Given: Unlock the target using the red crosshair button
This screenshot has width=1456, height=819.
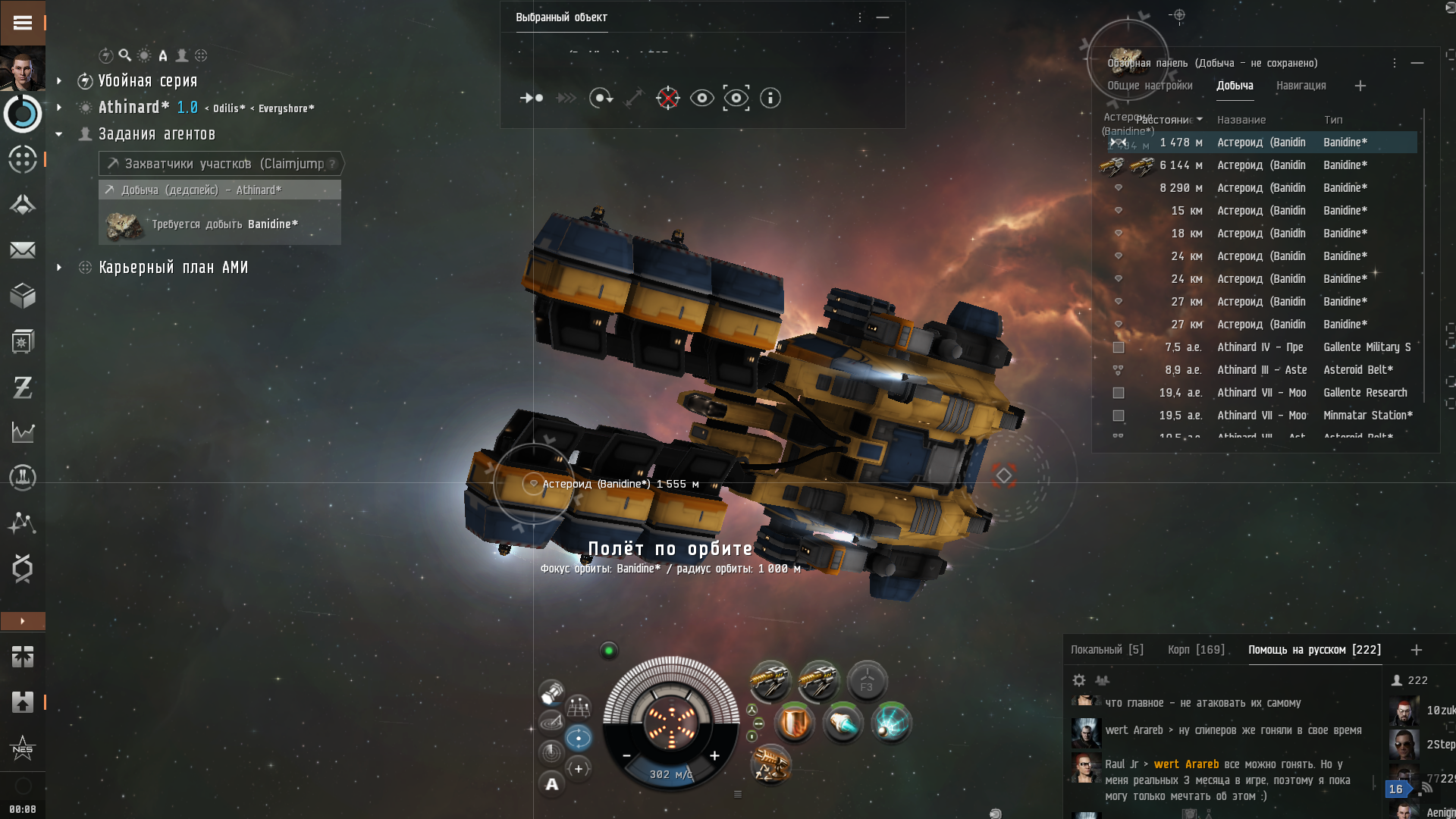Looking at the screenshot, I should 667,98.
